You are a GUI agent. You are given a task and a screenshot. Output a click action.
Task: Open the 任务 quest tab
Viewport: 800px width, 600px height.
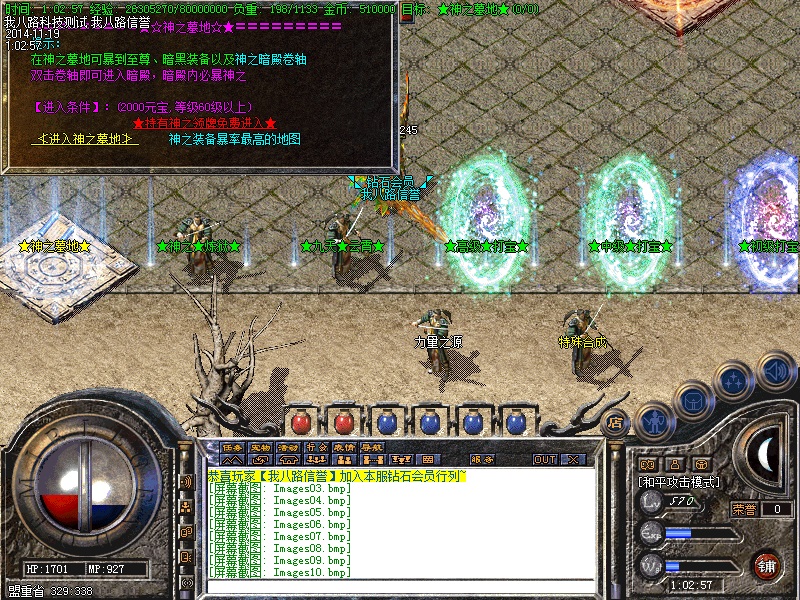tap(232, 447)
